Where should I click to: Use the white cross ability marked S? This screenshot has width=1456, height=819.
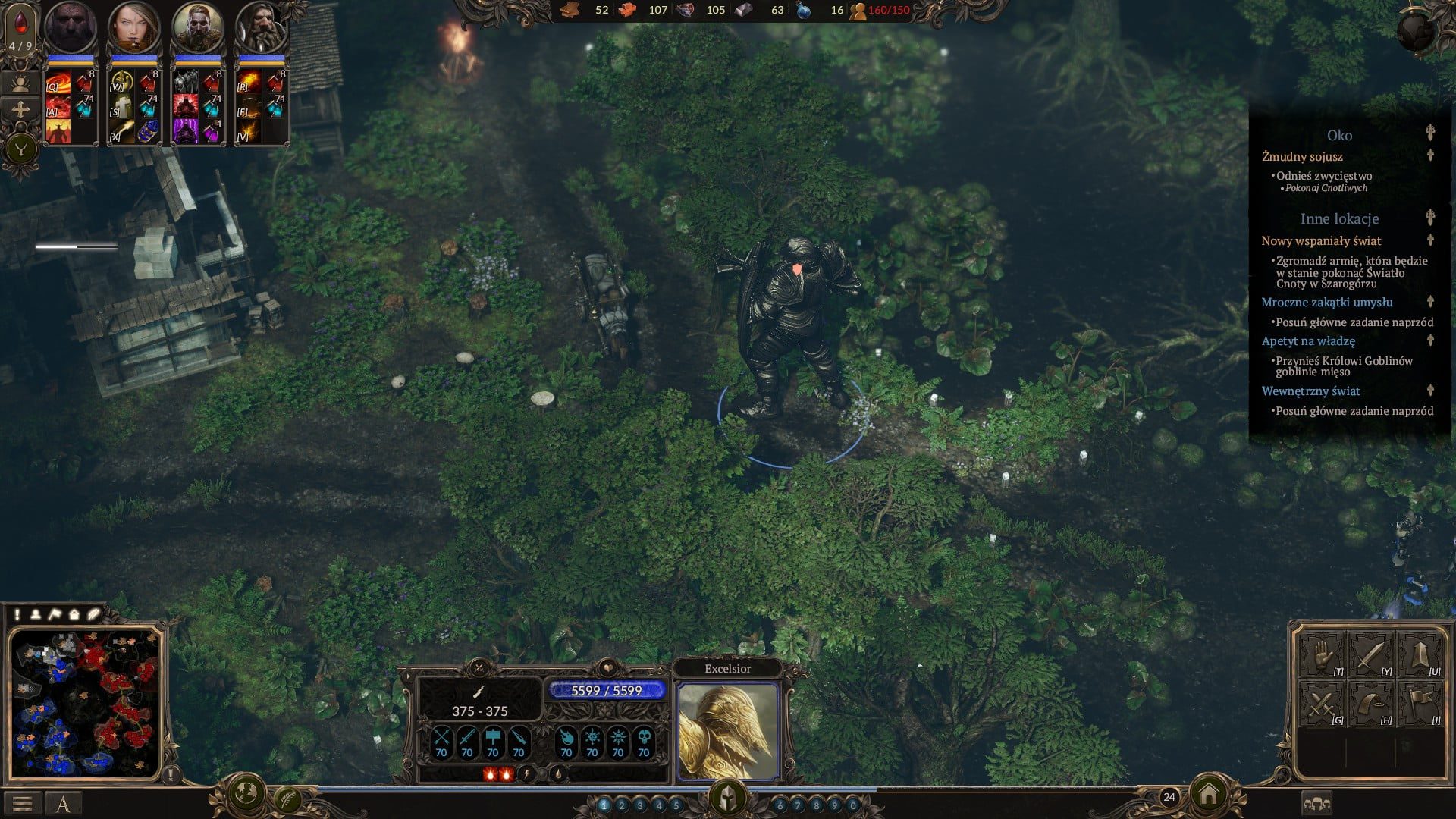click(x=121, y=107)
